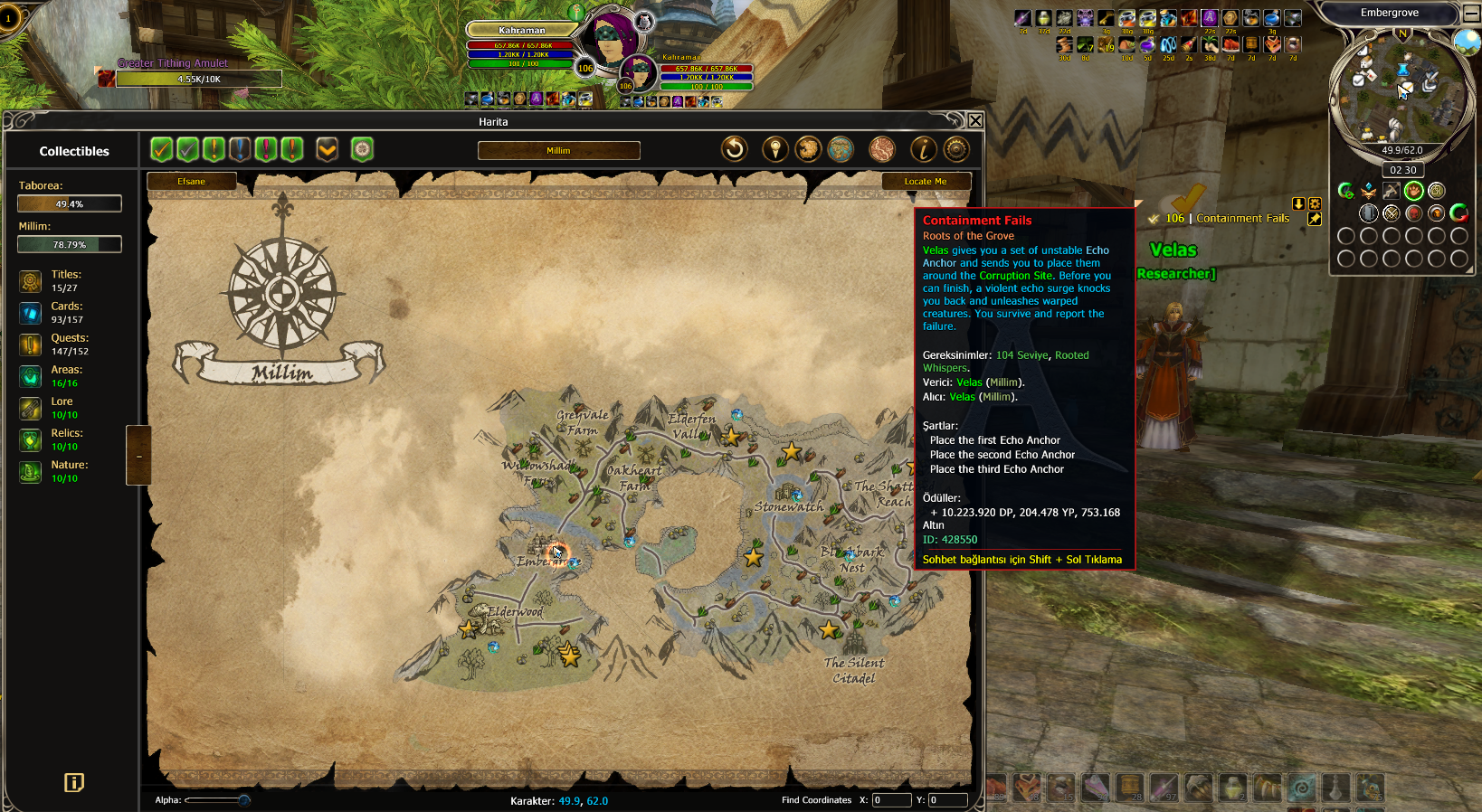1482x812 pixels.
Task: Show the world globe map view
Action: point(841,149)
